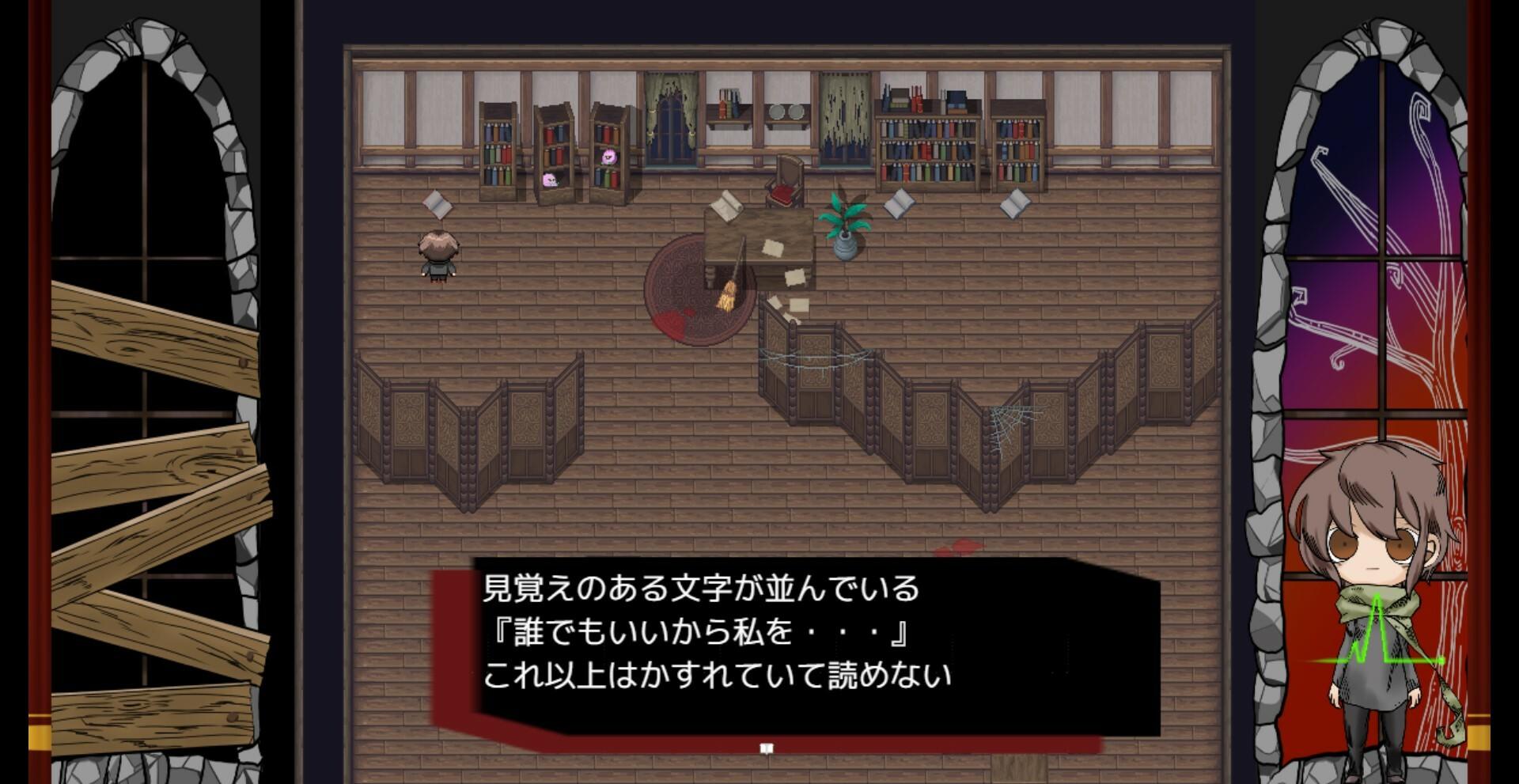This screenshot has width=1519, height=784.
Task: Click the torn curtain above the bookshelves
Action: pos(841,119)
